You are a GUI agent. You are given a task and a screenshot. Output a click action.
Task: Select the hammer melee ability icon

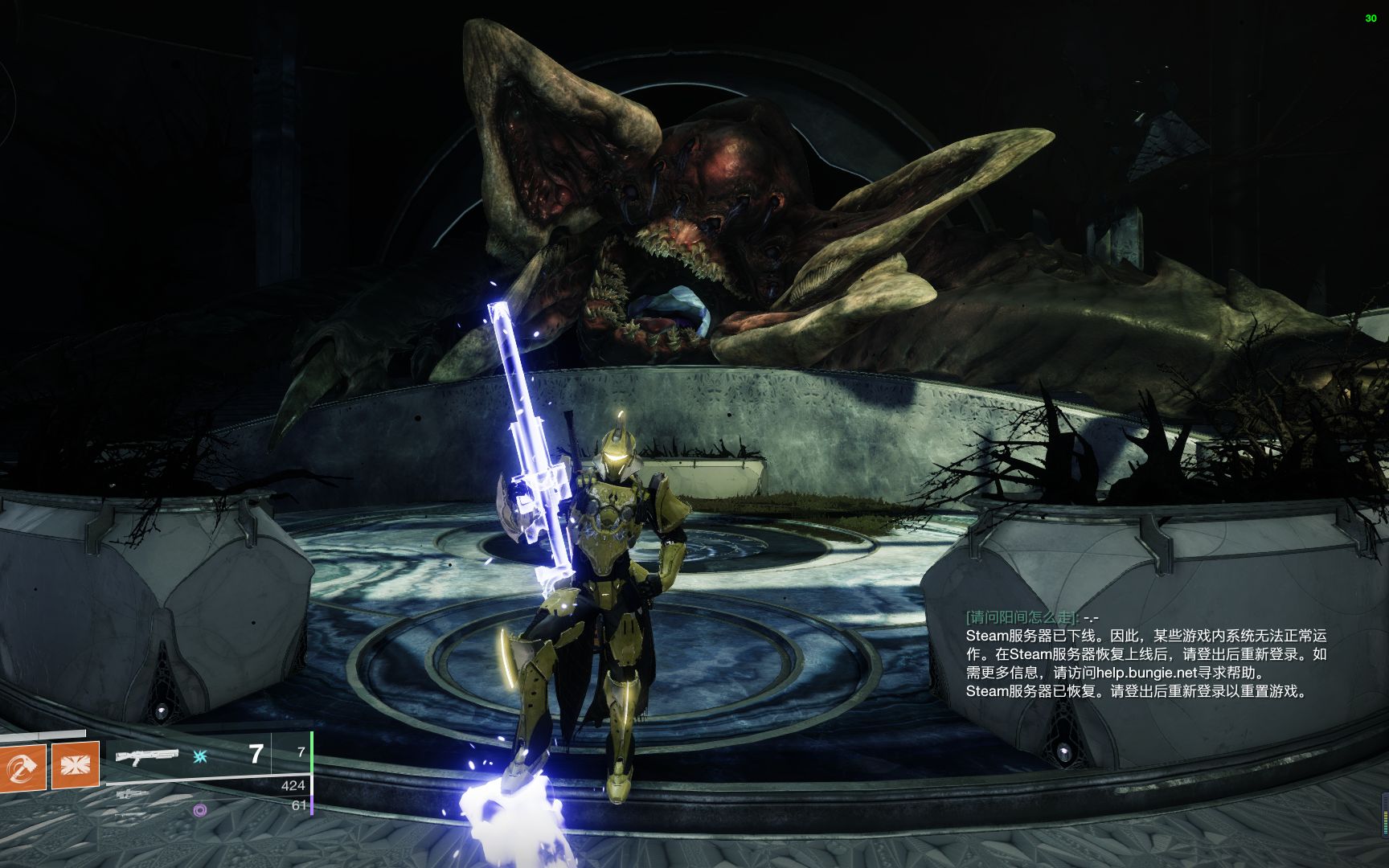pos(22,765)
